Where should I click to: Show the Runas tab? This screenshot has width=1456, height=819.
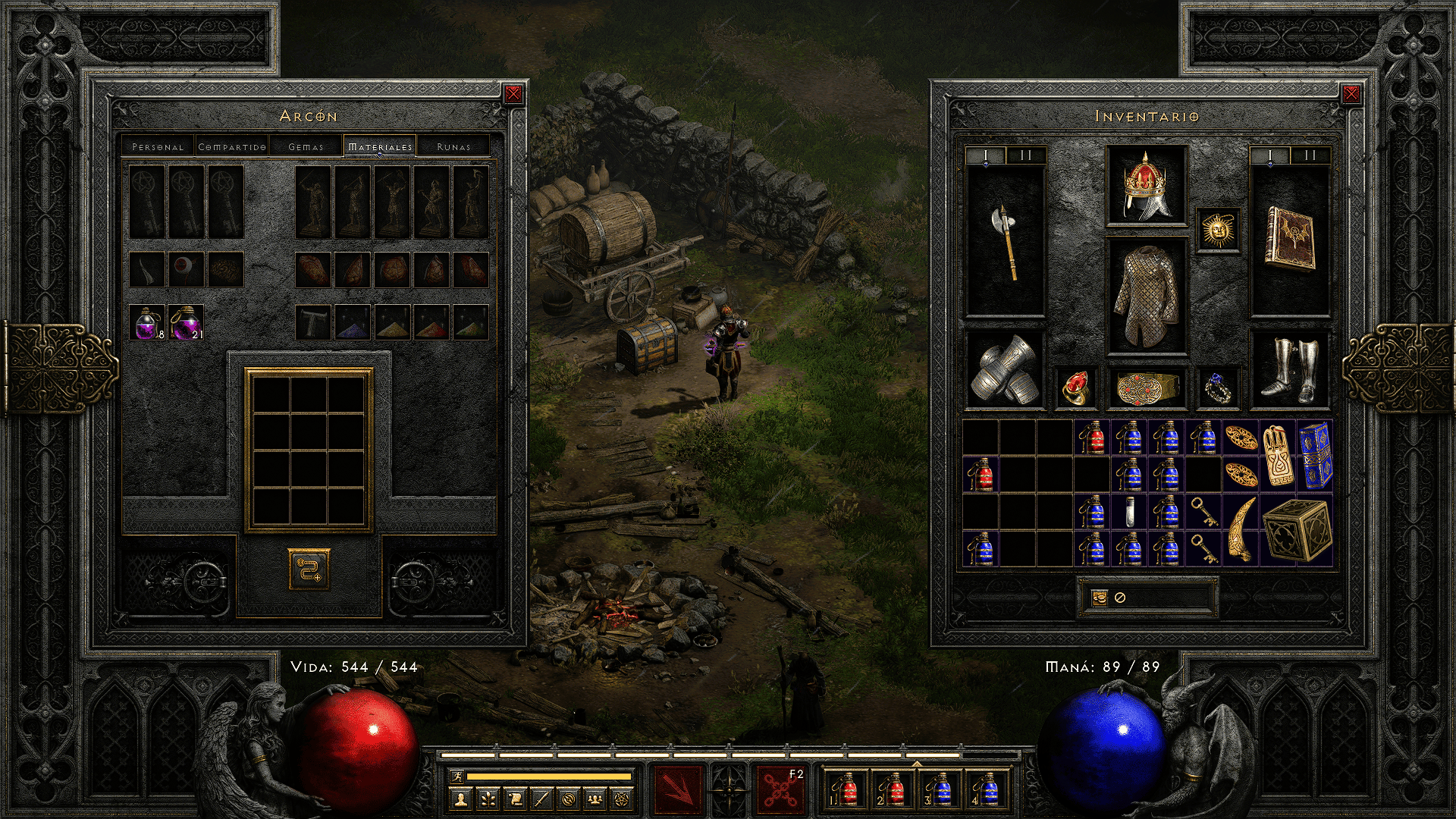click(x=453, y=146)
